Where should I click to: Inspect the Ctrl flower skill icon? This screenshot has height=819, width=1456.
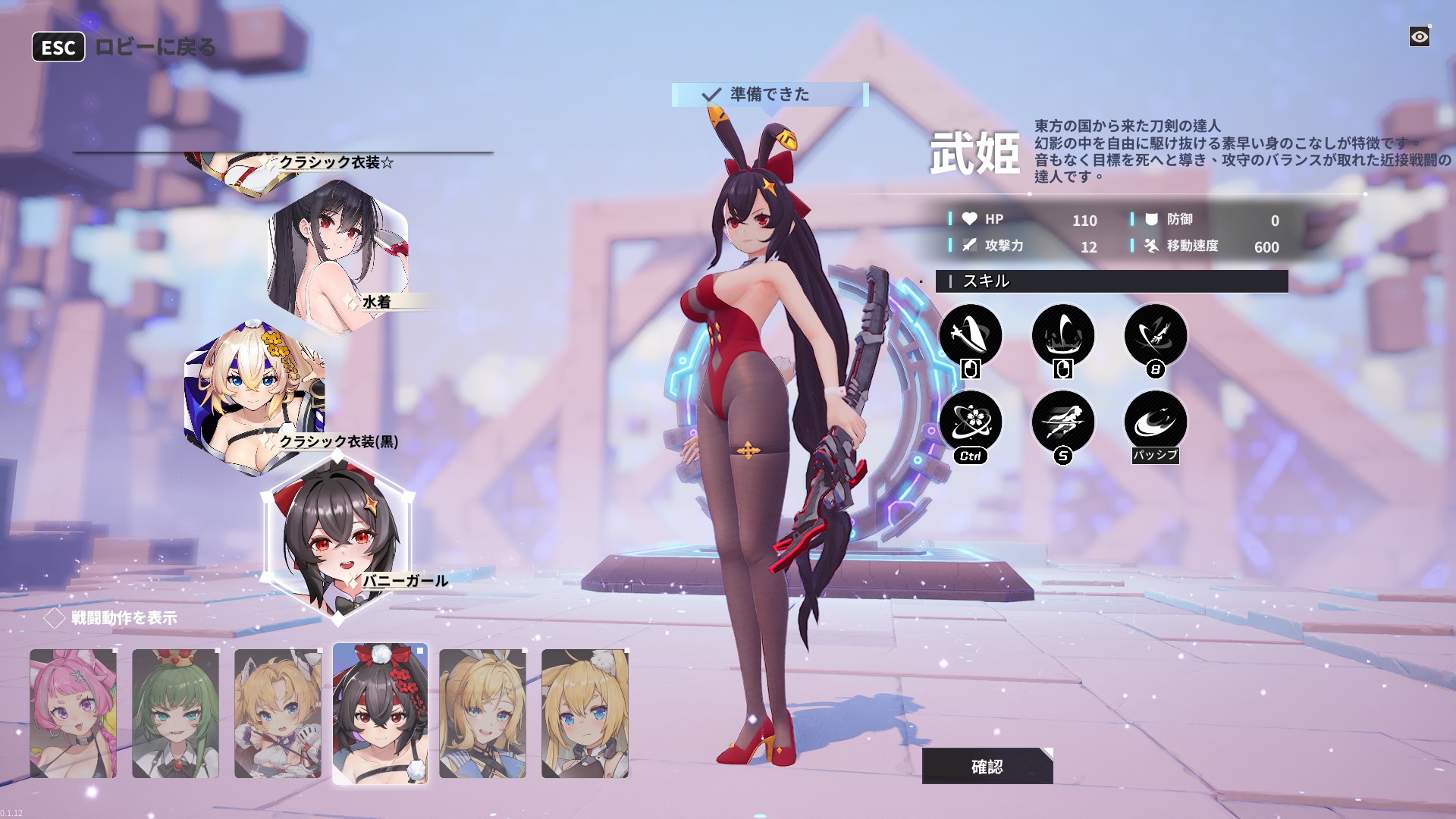click(970, 422)
